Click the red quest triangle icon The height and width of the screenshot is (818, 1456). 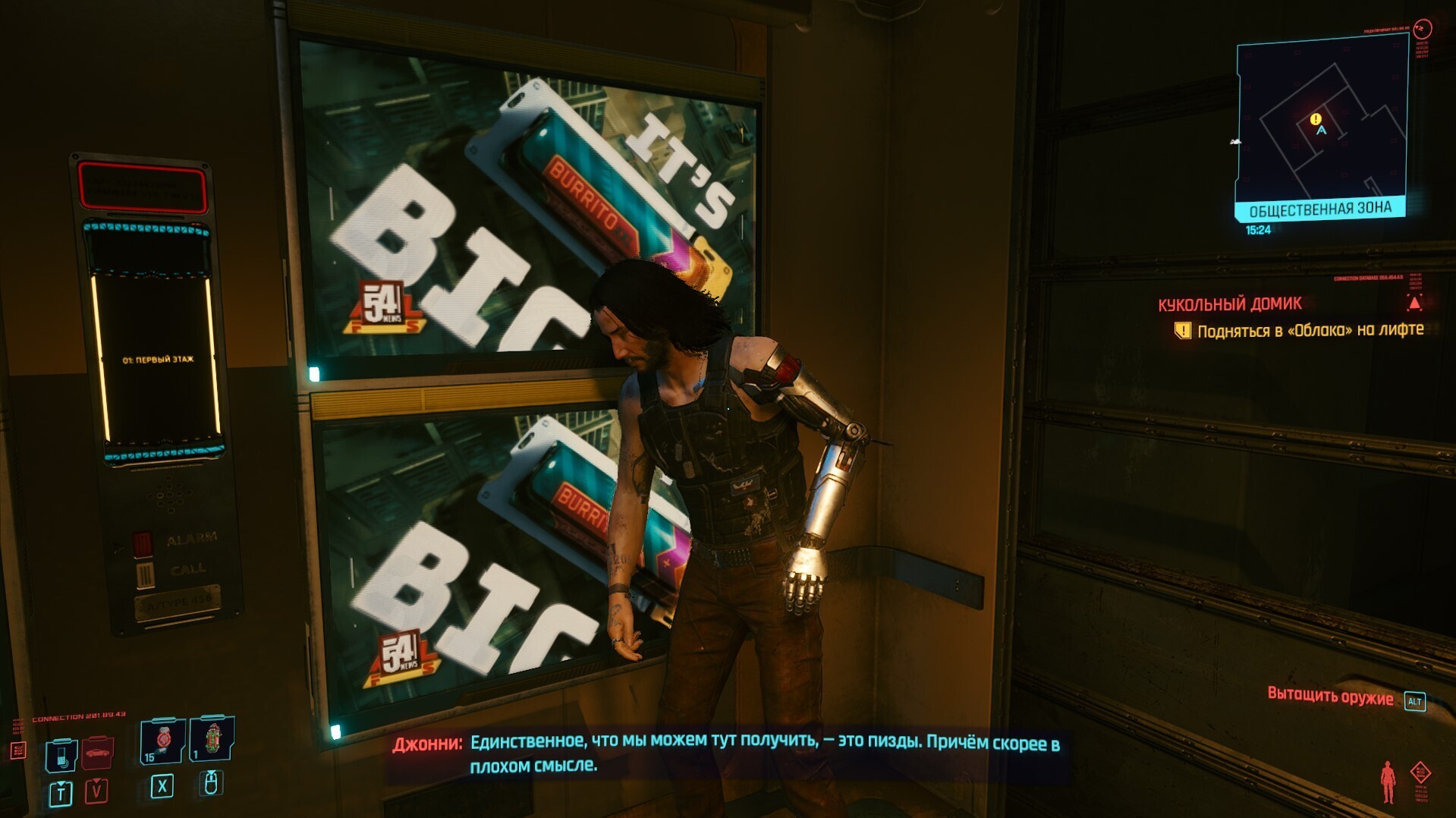1414,304
